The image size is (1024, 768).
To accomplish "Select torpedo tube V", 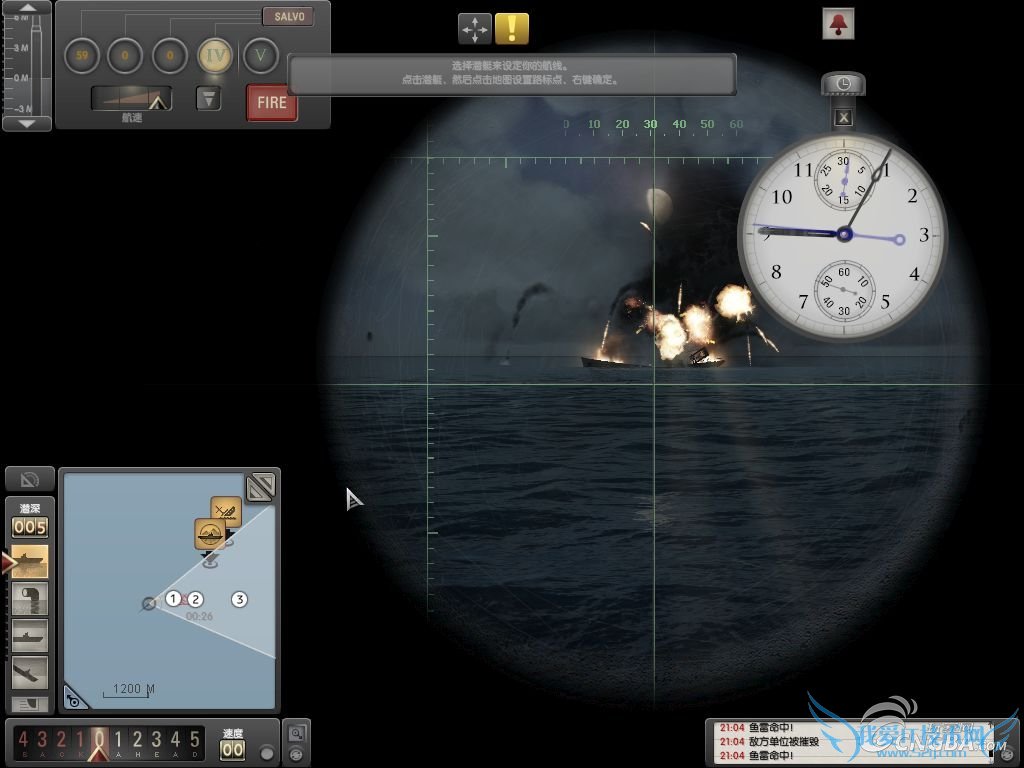I will point(261,55).
